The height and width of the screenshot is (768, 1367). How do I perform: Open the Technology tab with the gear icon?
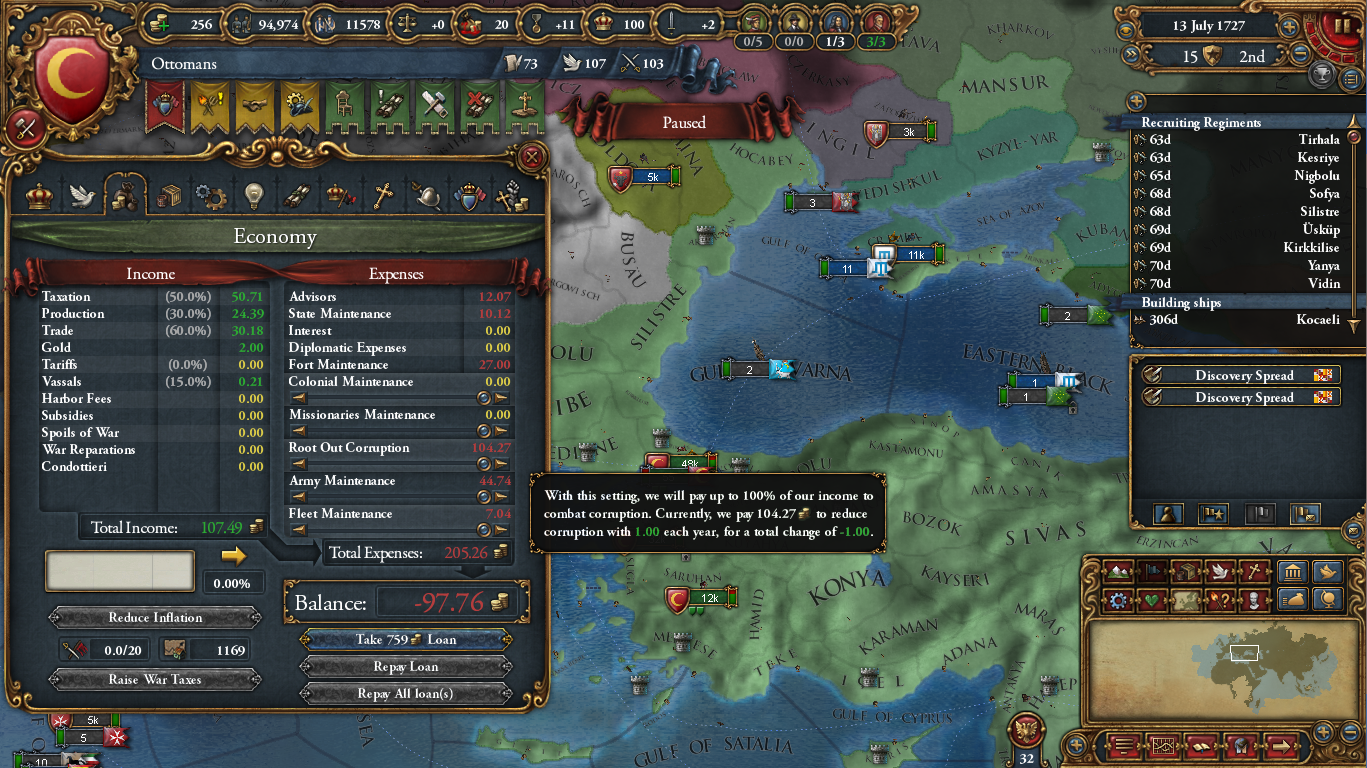[x=211, y=196]
